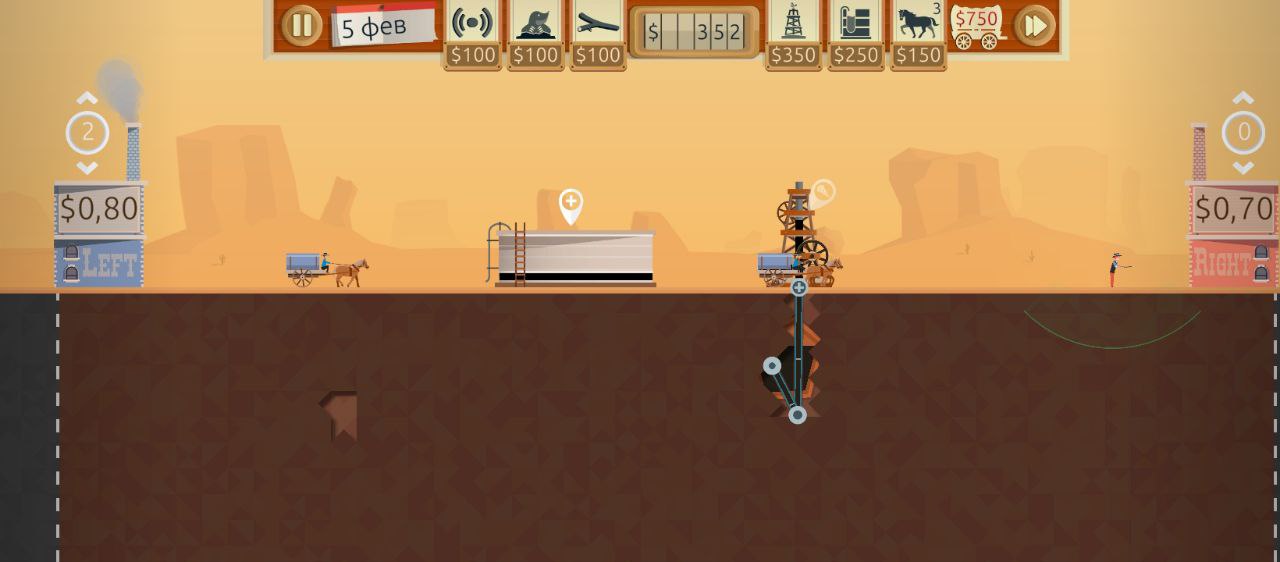Purchase a storage silo for $250
1280x562 pixels.
(855, 24)
